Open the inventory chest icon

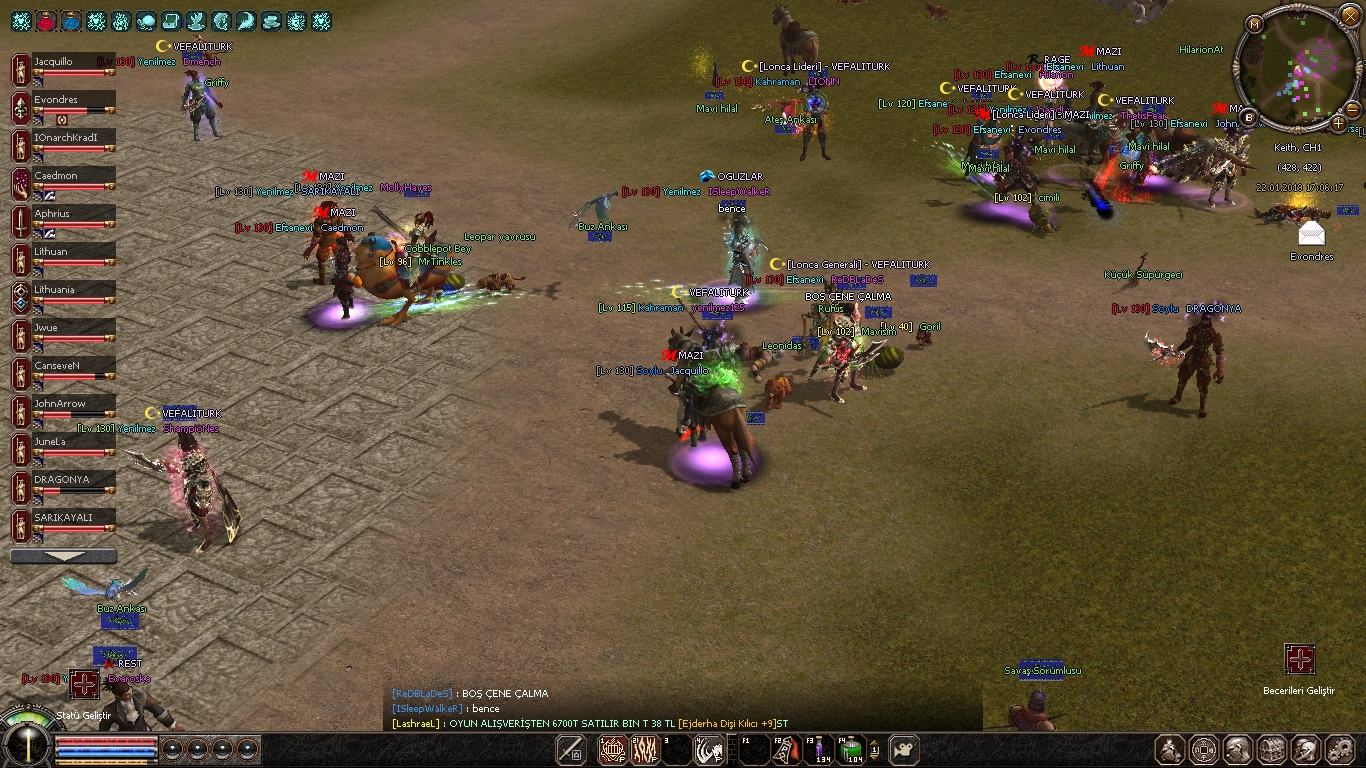click(x=1271, y=749)
